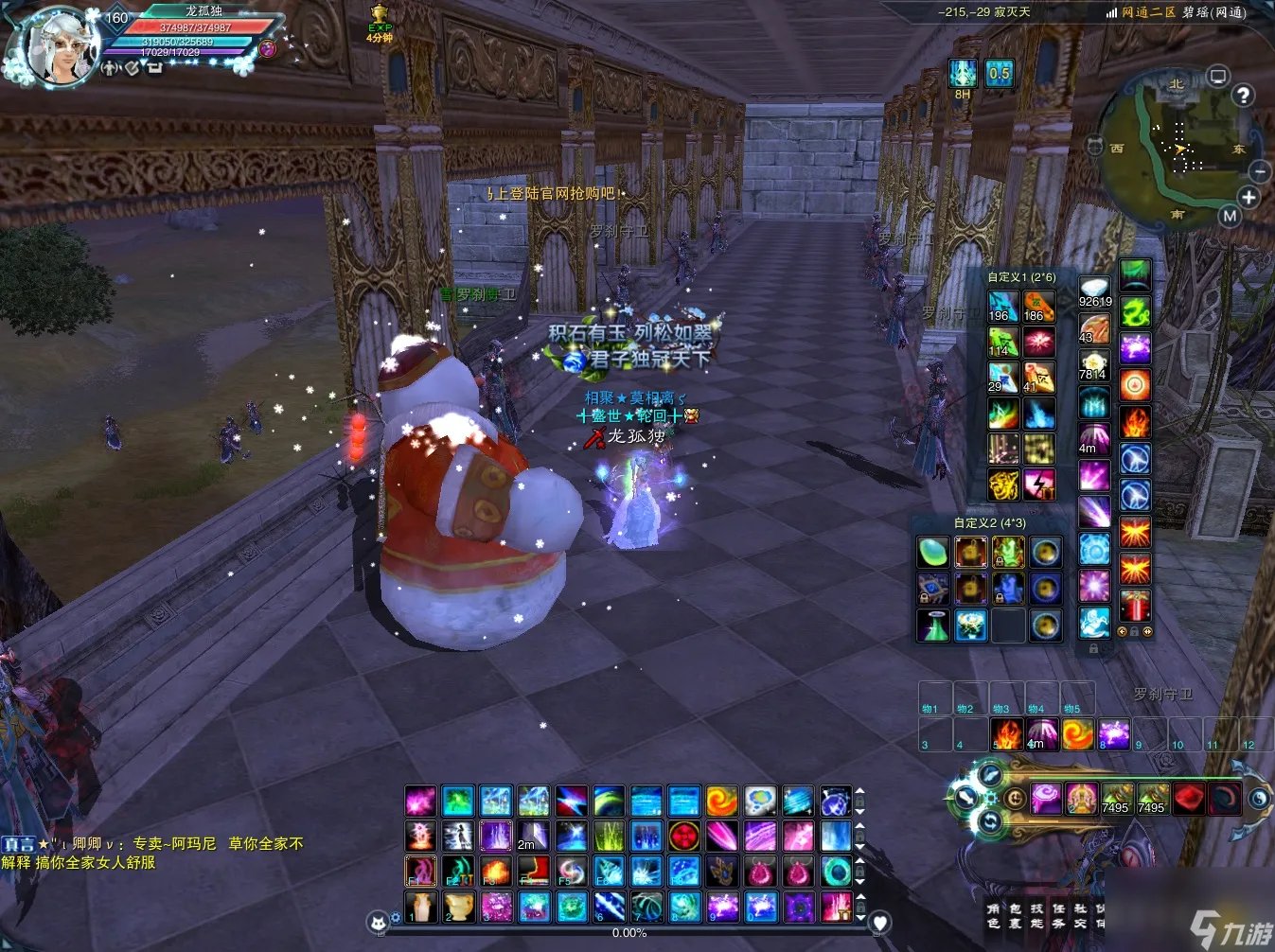Activate the orange swirl skill in the hotbar

click(x=721, y=802)
